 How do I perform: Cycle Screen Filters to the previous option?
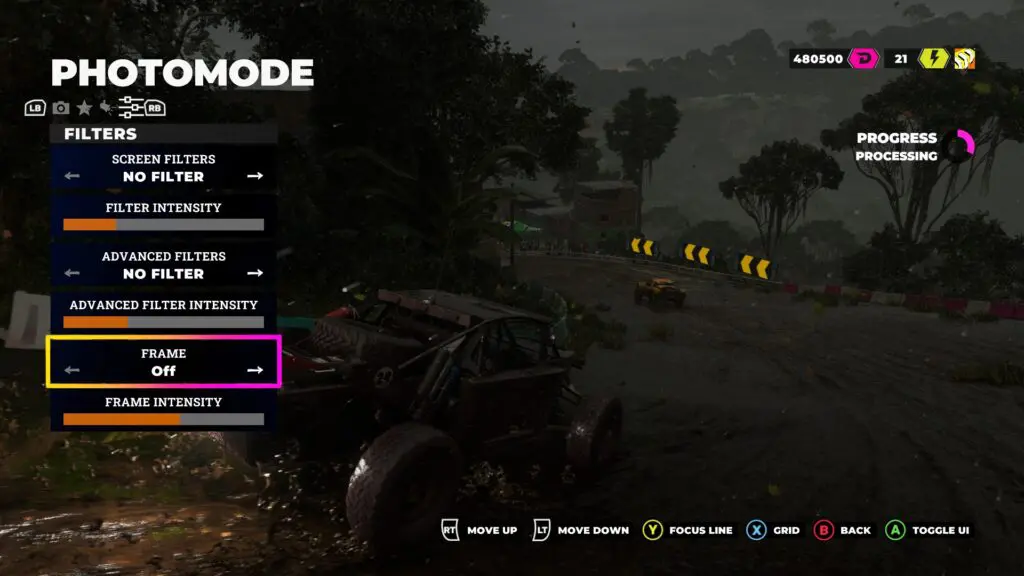[72, 176]
